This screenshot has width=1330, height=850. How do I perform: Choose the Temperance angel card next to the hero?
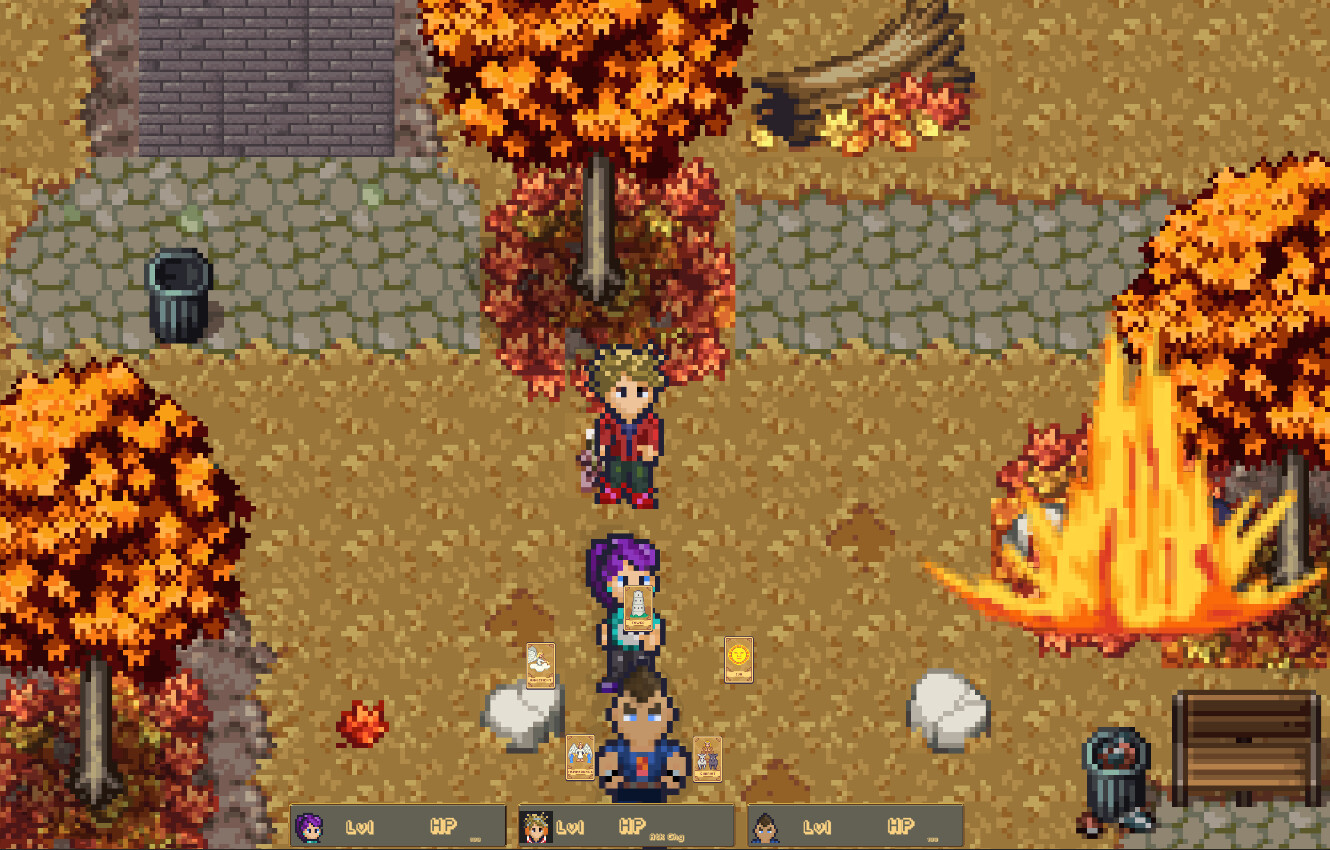(x=580, y=755)
